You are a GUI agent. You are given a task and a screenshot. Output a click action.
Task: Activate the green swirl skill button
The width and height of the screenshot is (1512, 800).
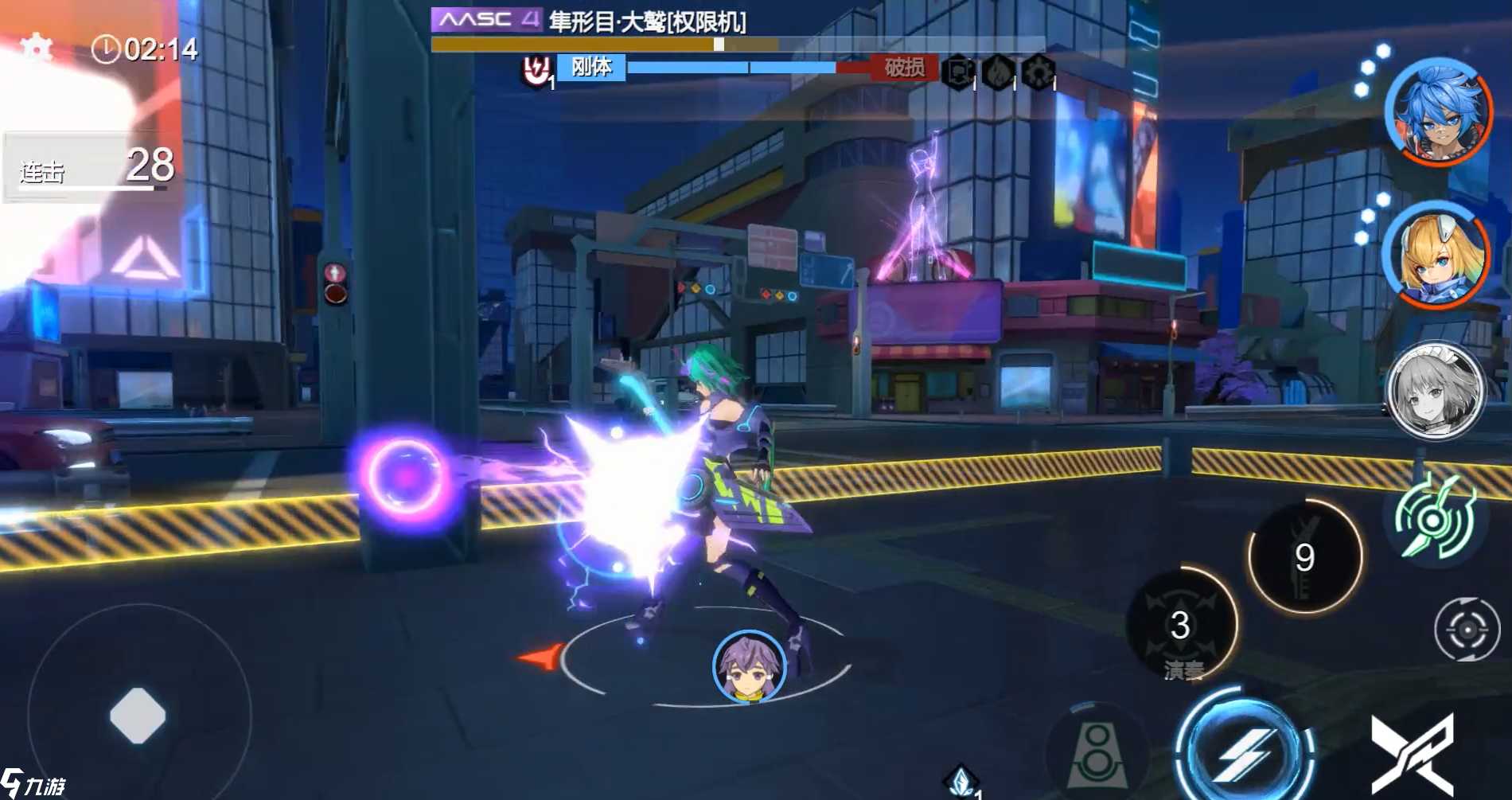coord(1434,521)
